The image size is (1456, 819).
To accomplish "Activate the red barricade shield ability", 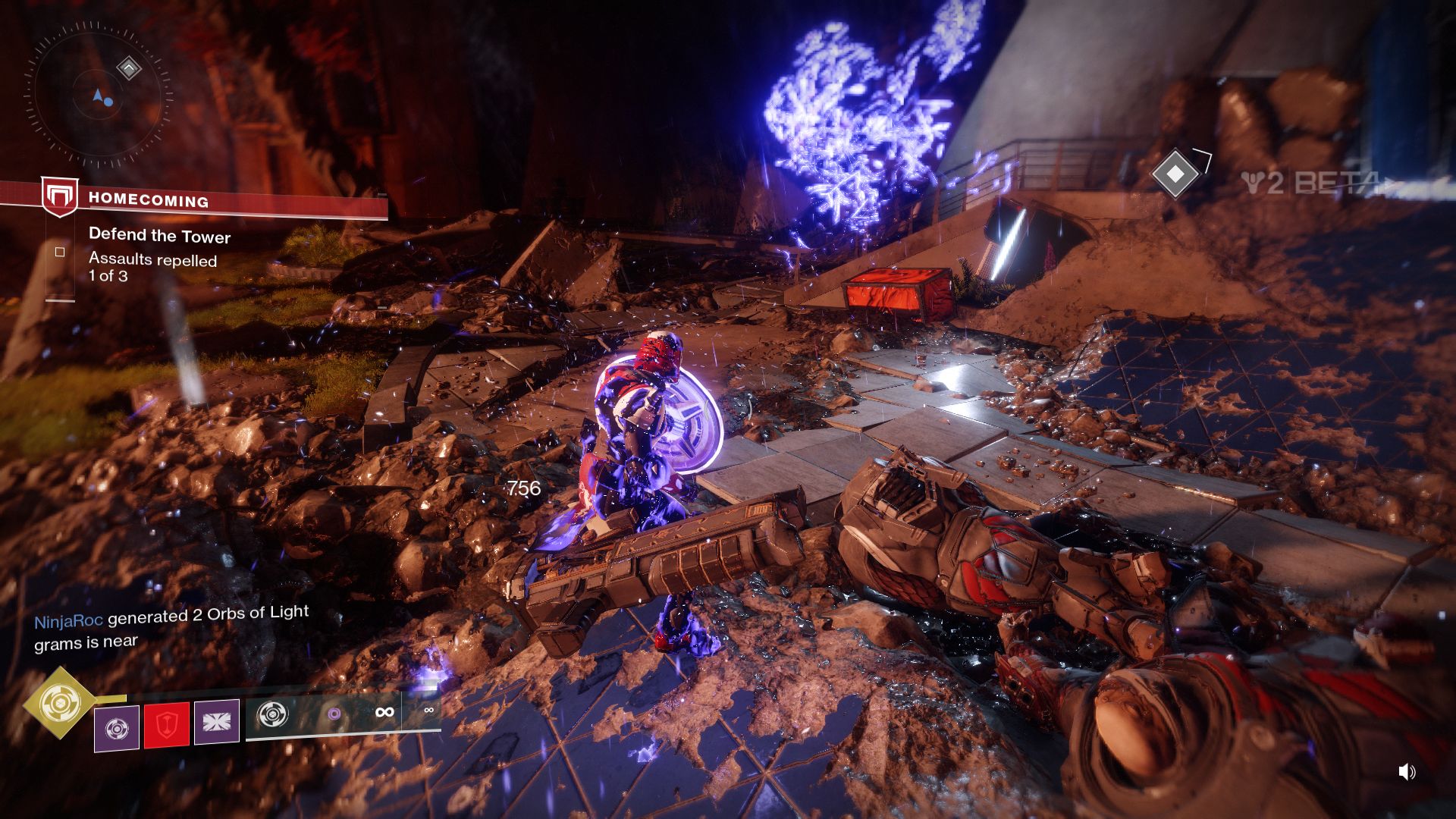I will [x=166, y=725].
